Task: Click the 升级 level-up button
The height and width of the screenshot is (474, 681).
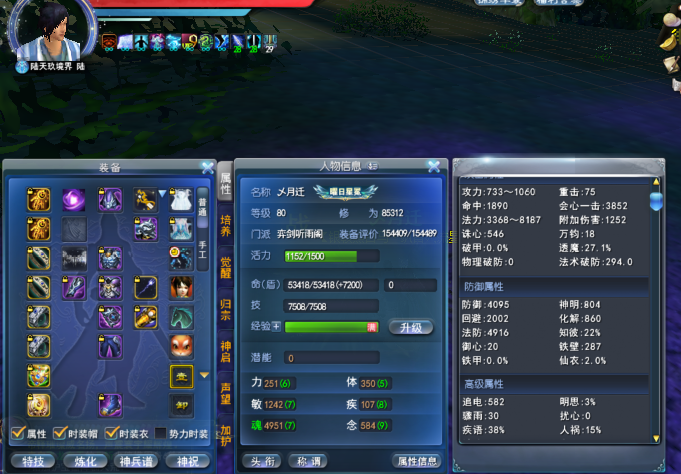Action: (415, 327)
